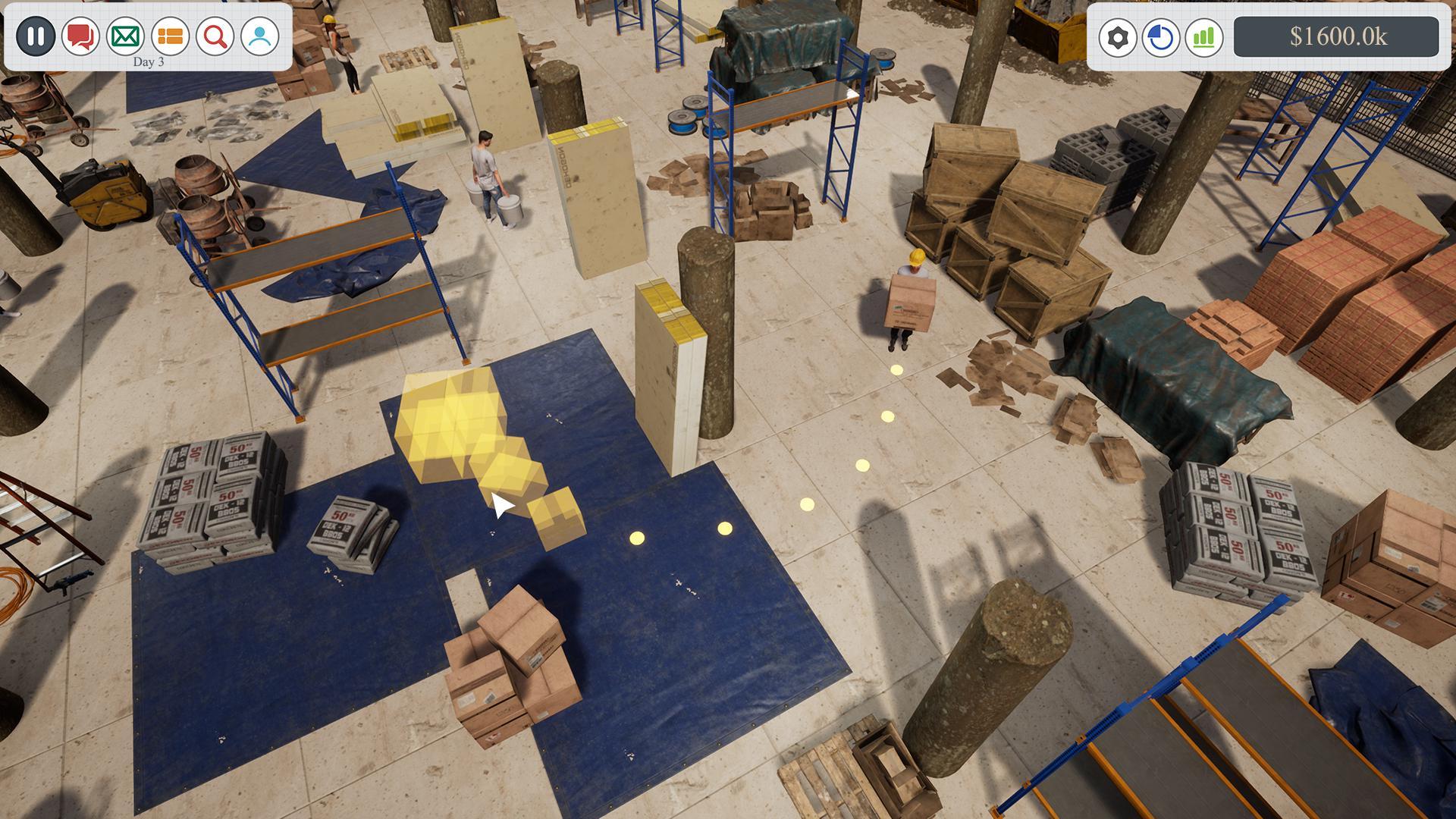The width and height of the screenshot is (1456, 819).
Task: Open the green statistics bar chart
Action: point(1206,34)
